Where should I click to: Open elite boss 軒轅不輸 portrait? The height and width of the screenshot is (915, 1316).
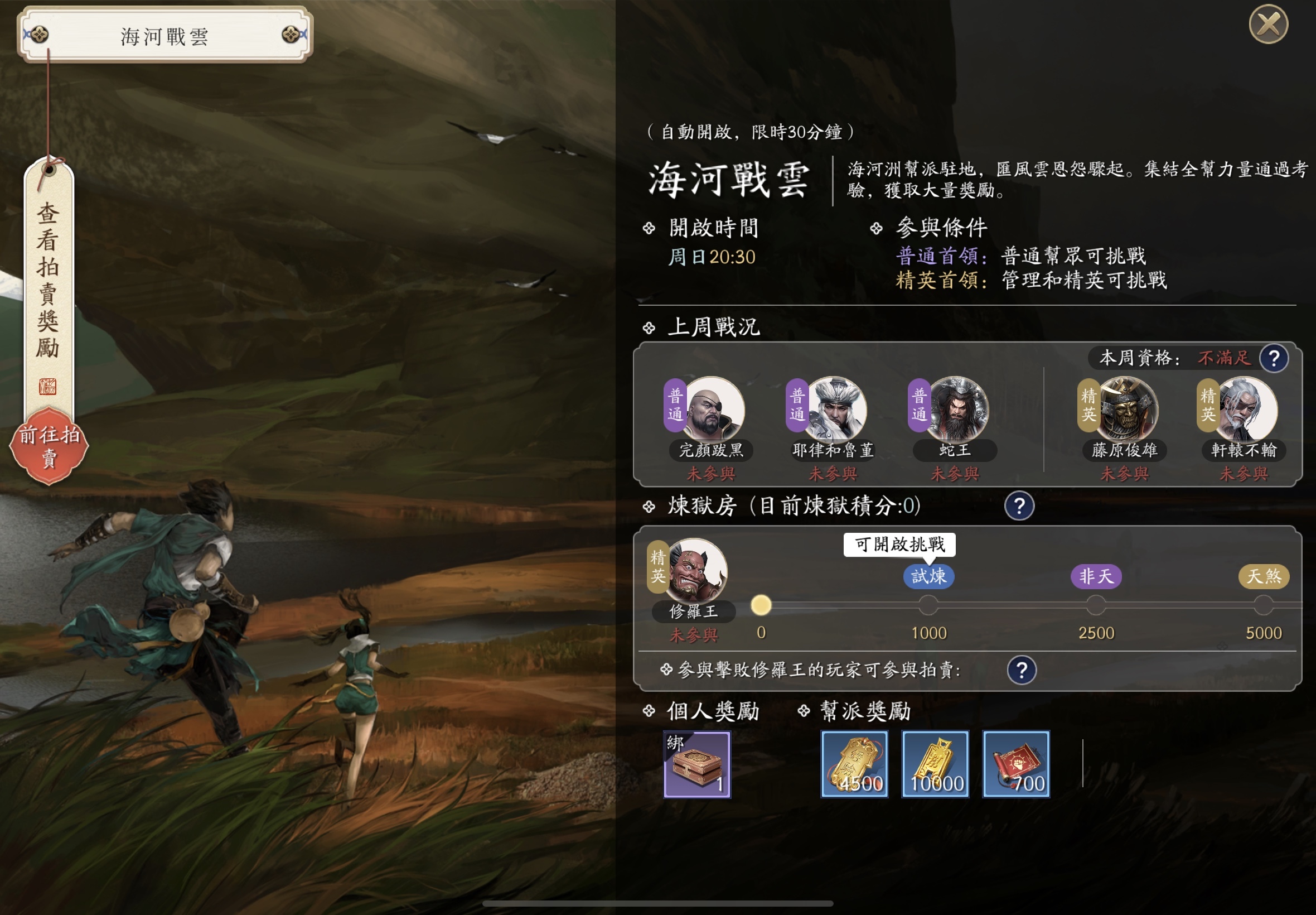[x=1244, y=410]
